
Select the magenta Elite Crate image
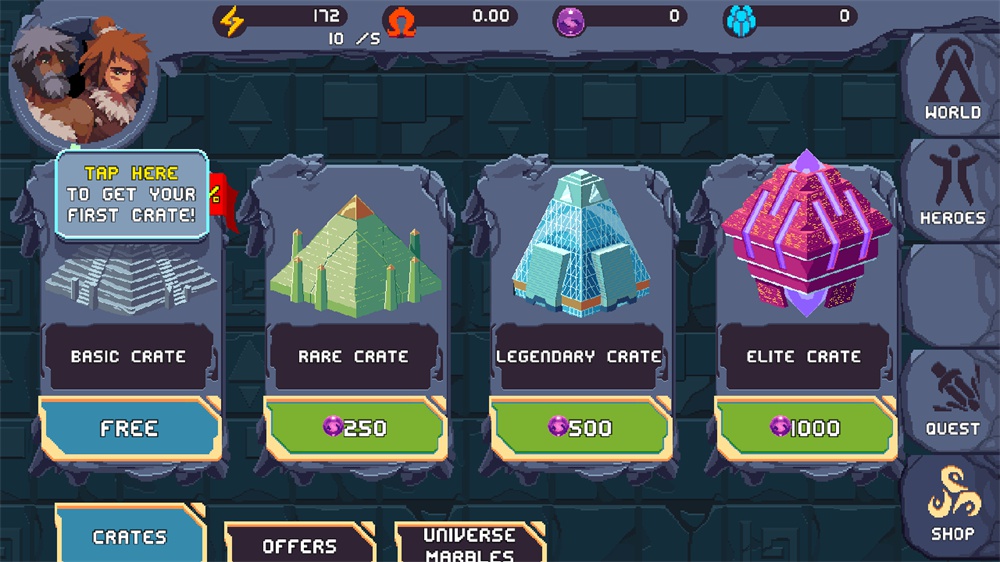(804, 235)
